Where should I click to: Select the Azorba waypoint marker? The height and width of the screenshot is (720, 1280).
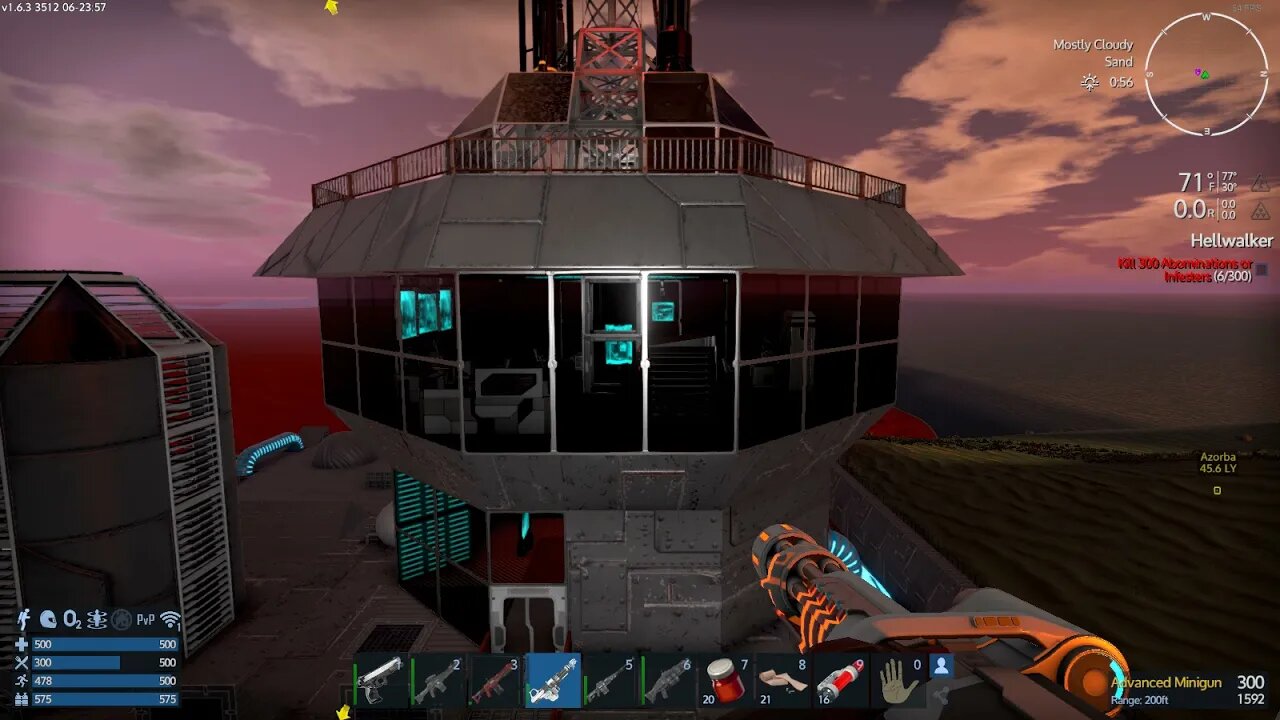point(1217,490)
